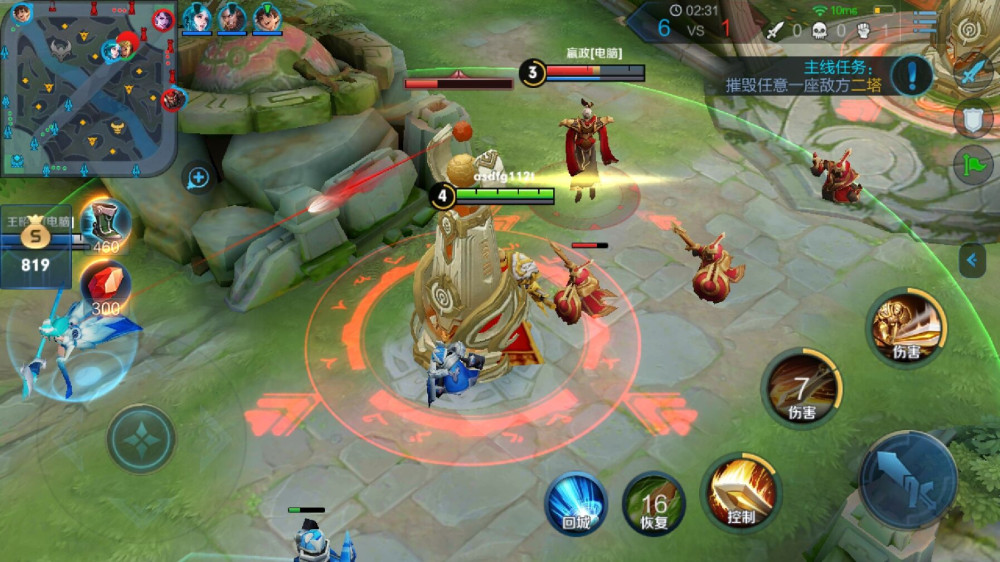This screenshot has width=1000, height=562.
Task: Select the virtual movement joystick
Action: click(x=141, y=438)
